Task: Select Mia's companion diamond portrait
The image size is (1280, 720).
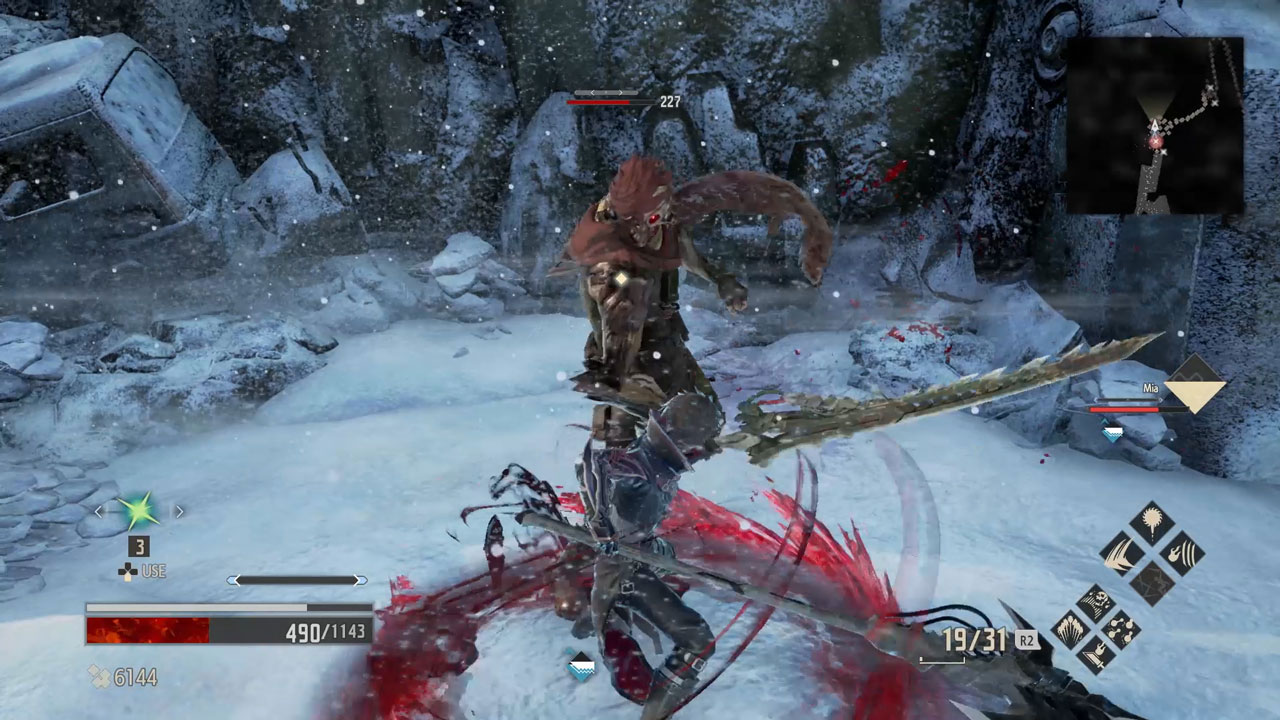Action: (x=1195, y=383)
